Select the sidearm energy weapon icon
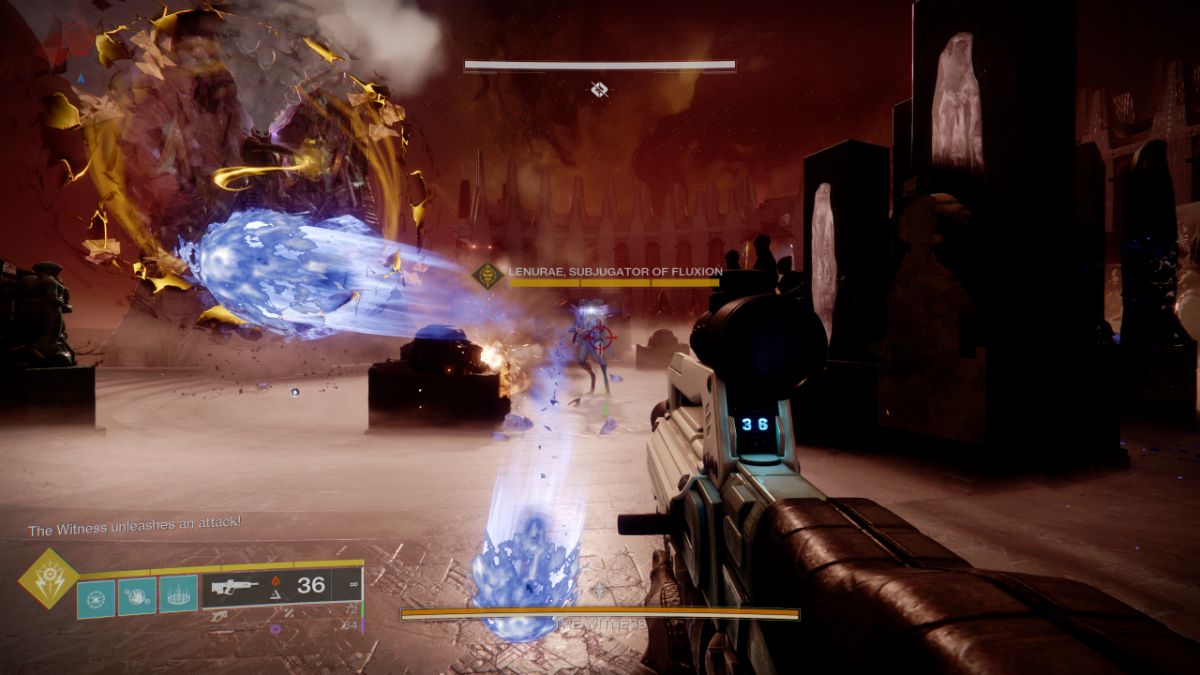 (219, 616)
